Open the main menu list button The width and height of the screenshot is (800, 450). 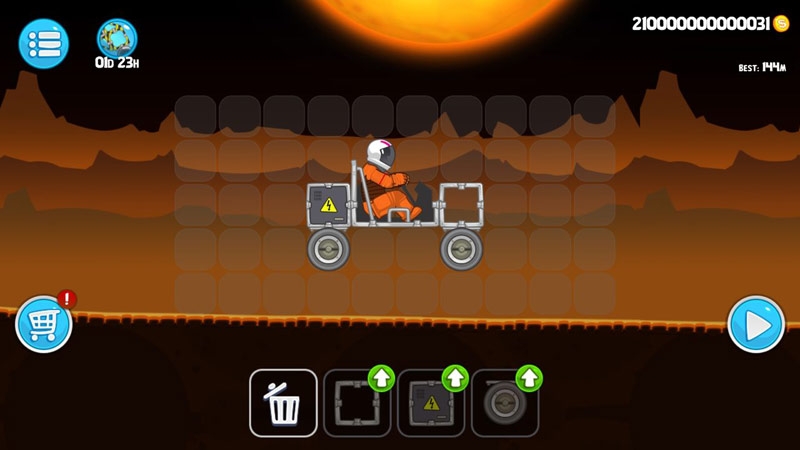point(43,44)
